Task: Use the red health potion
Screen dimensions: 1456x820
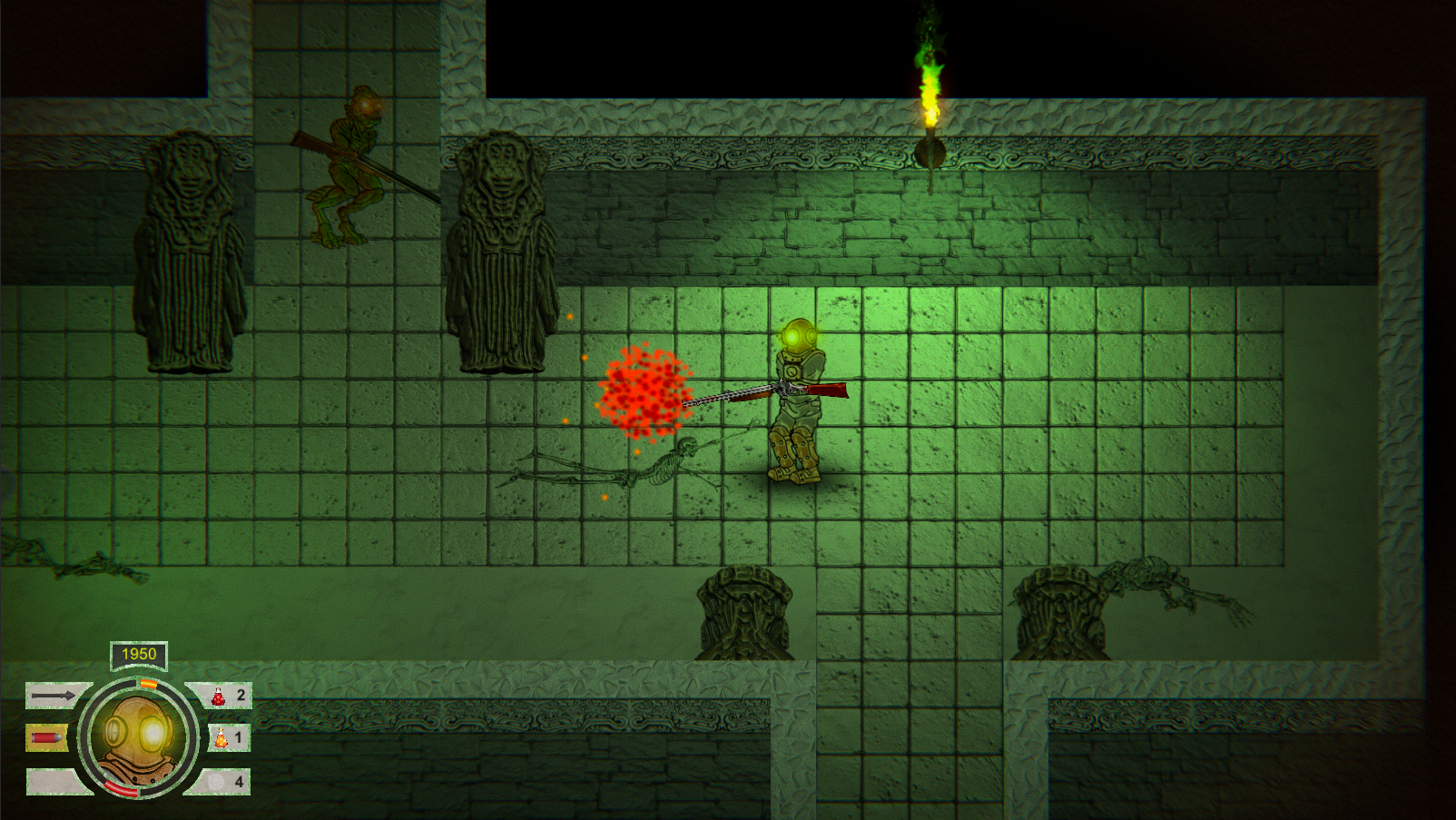Action: [219, 697]
